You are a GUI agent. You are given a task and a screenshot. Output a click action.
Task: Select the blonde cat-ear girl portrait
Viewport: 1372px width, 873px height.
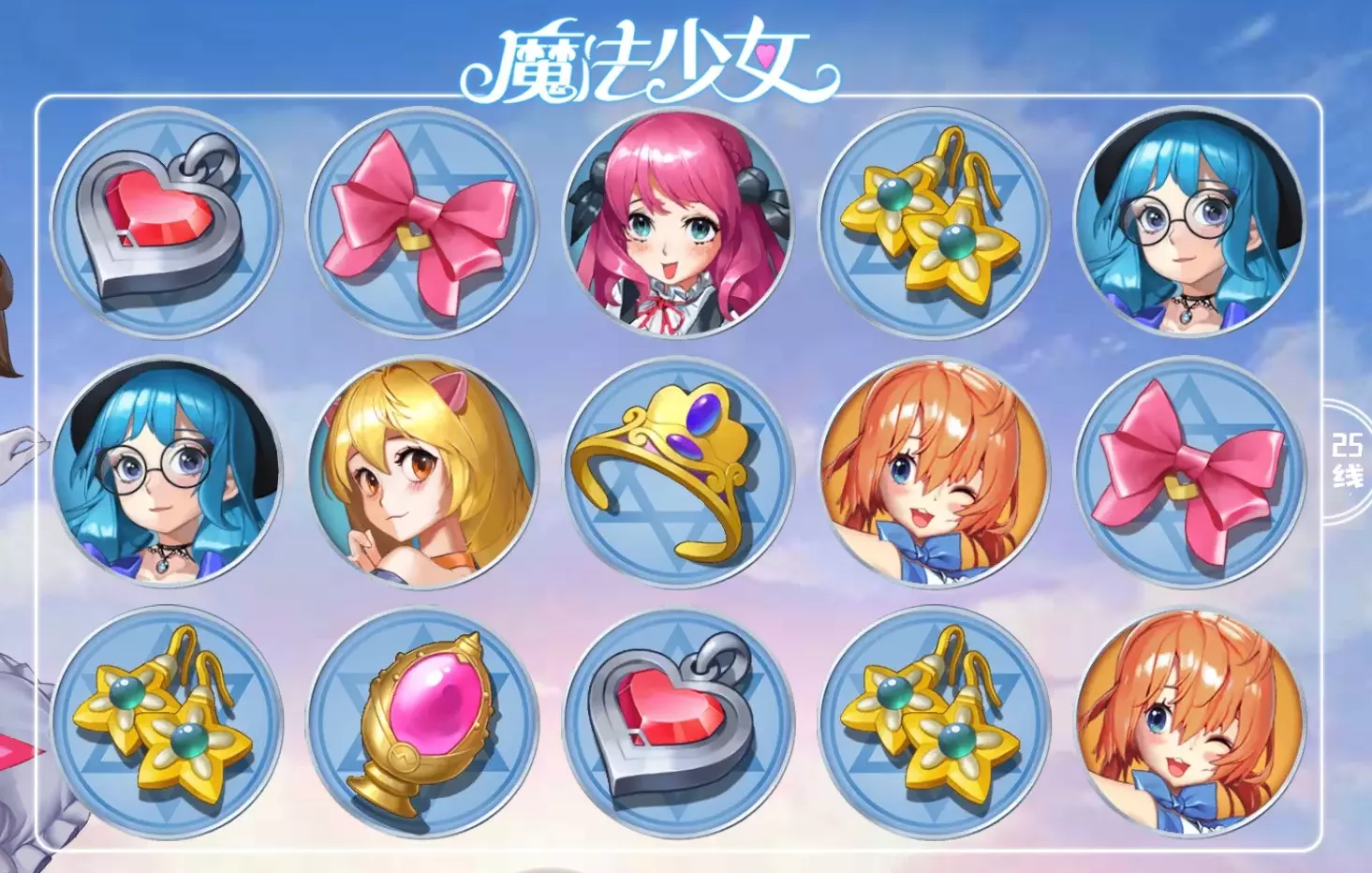[417, 478]
